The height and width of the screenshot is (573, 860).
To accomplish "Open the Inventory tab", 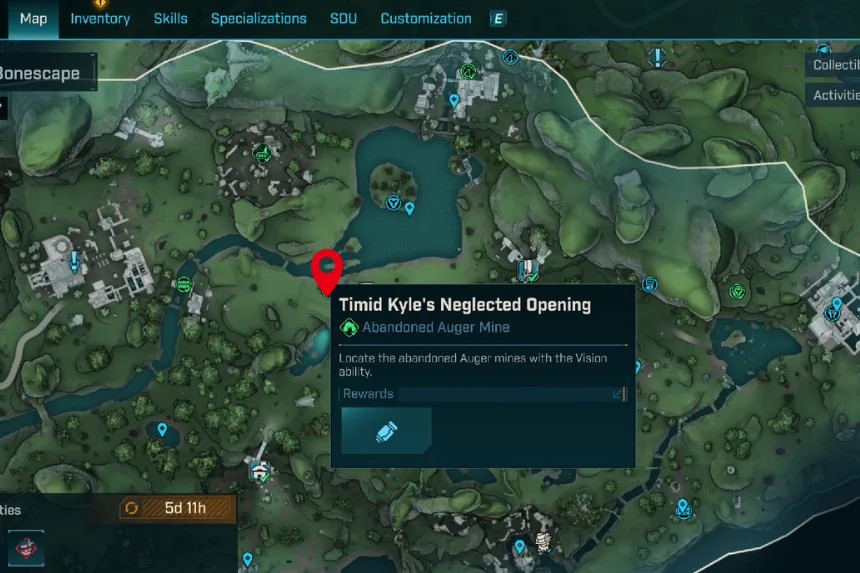I will (x=100, y=19).
